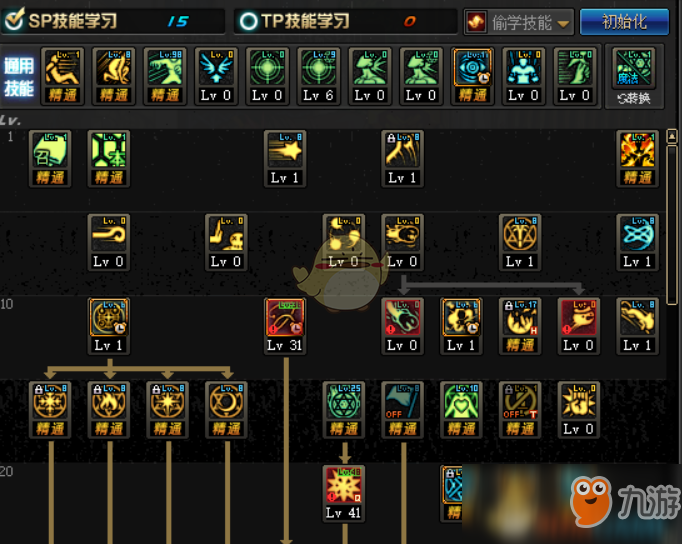
Task: Choose the red starburst Lv 41 skill
Action: [x=343, y=487]
